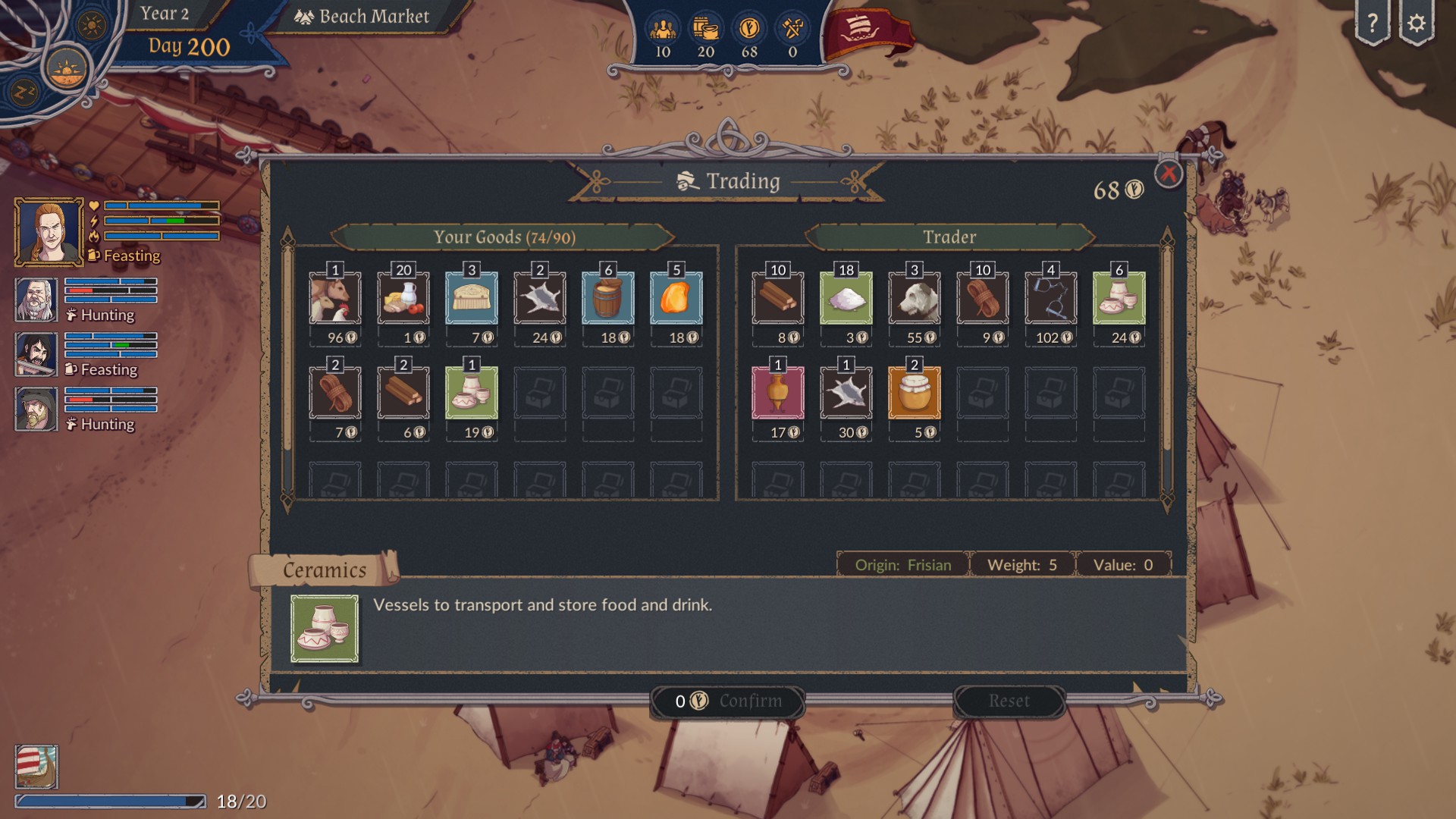Image resolution: width=1456 pixels, height=819 pixels.
Task: Close the Trading window
Action: coord(1168,174)
